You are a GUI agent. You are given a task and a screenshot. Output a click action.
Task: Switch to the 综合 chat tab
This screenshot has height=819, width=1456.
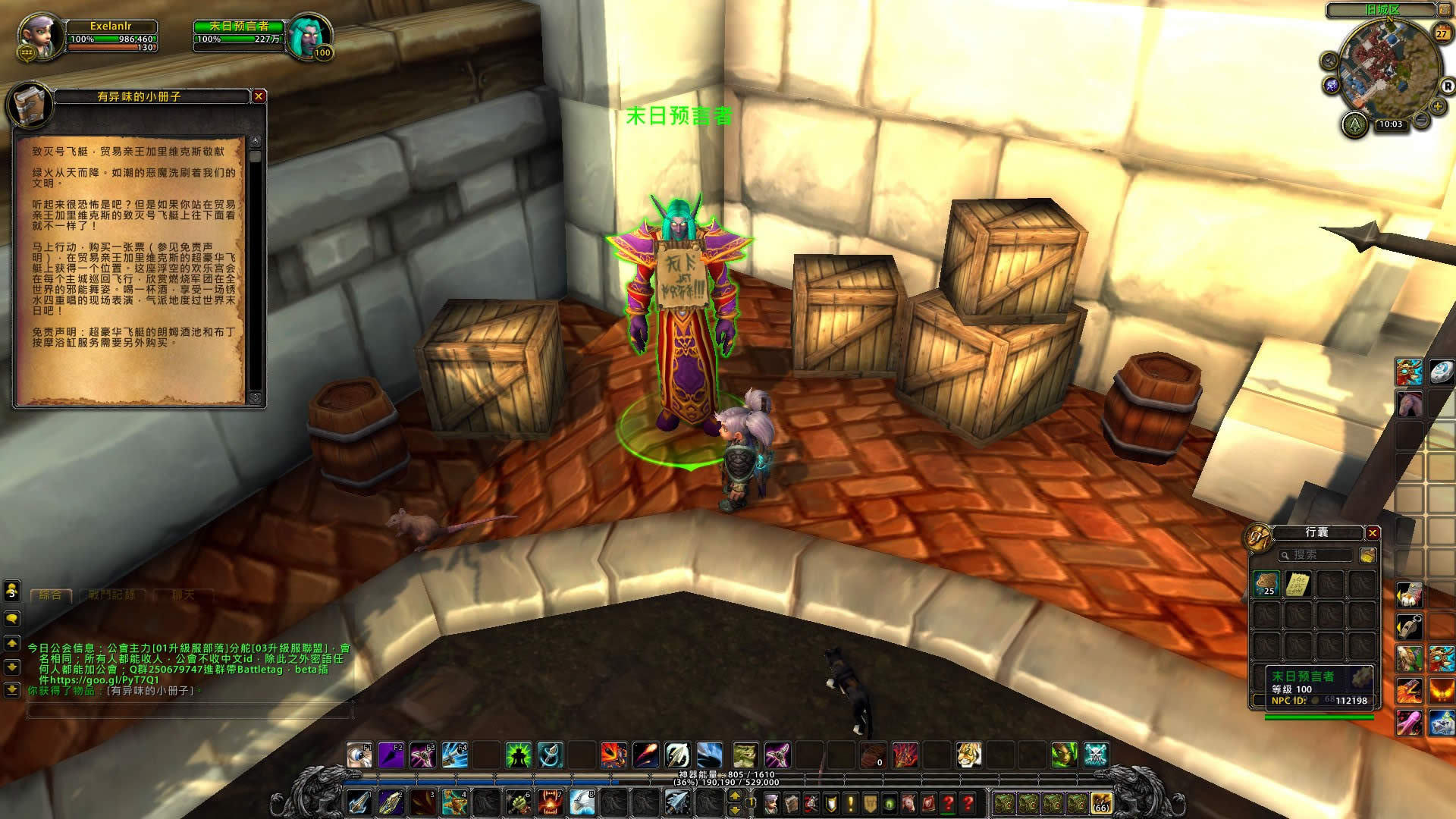click(x=51, y=595)
